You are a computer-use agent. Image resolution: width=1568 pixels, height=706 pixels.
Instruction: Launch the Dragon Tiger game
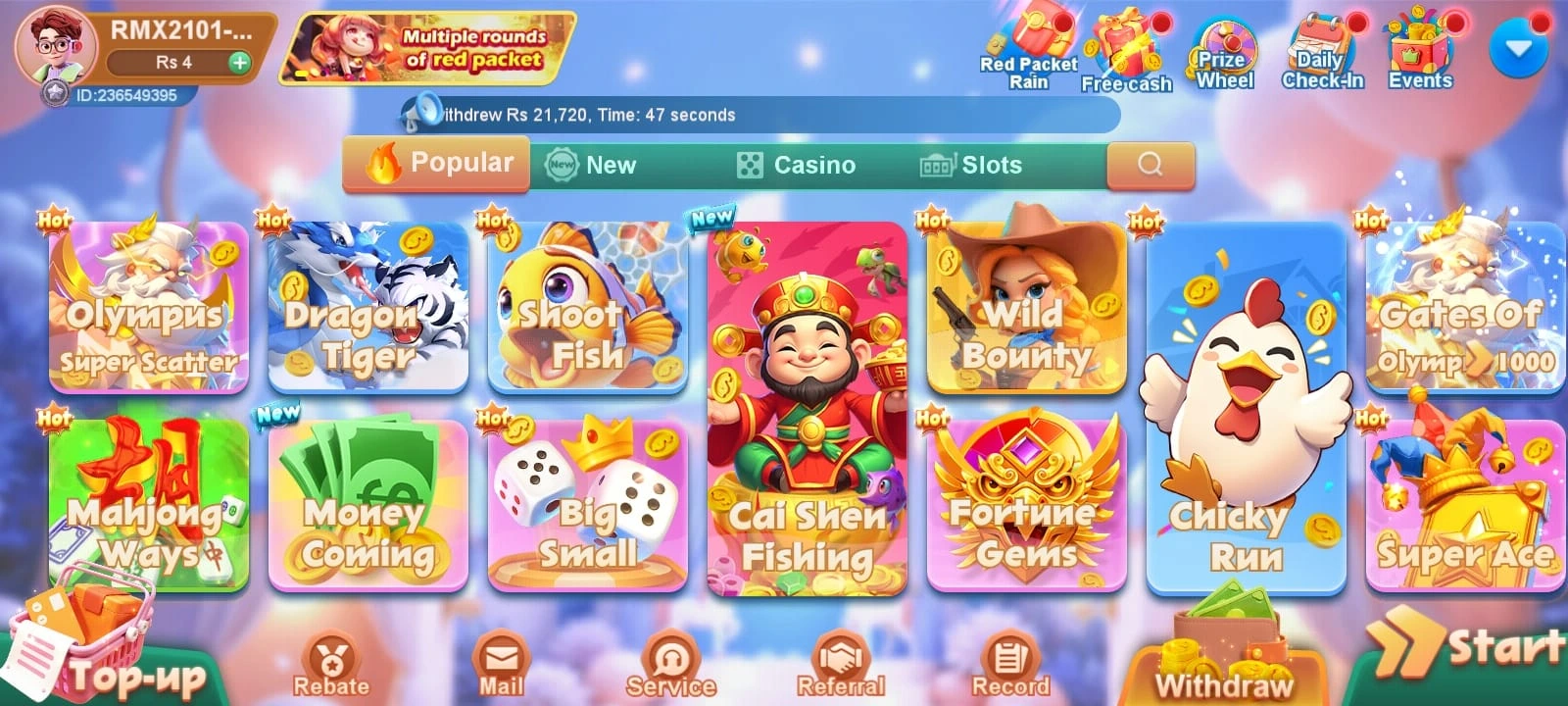[x=368, y=307]
